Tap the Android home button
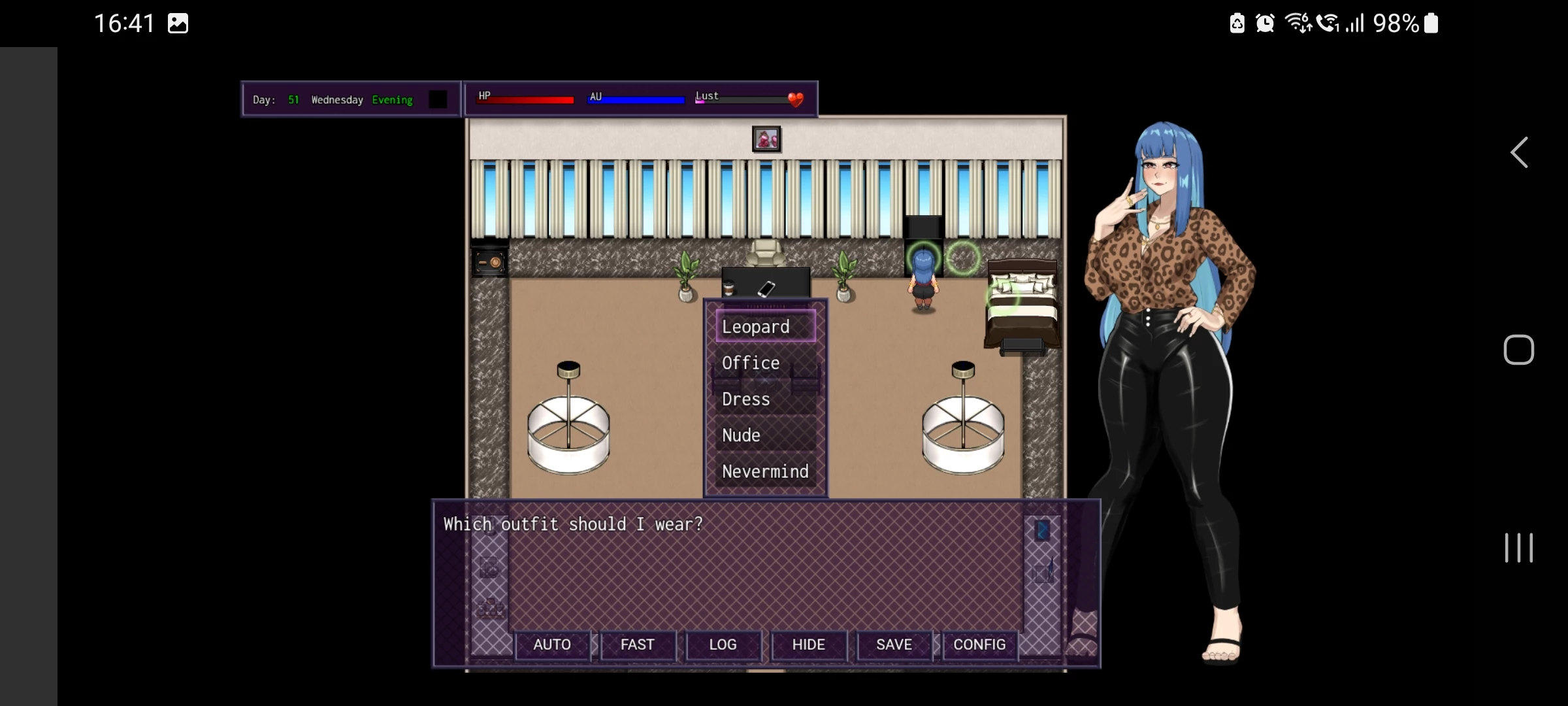1568x706 pixels. [x=1518, y=350]
